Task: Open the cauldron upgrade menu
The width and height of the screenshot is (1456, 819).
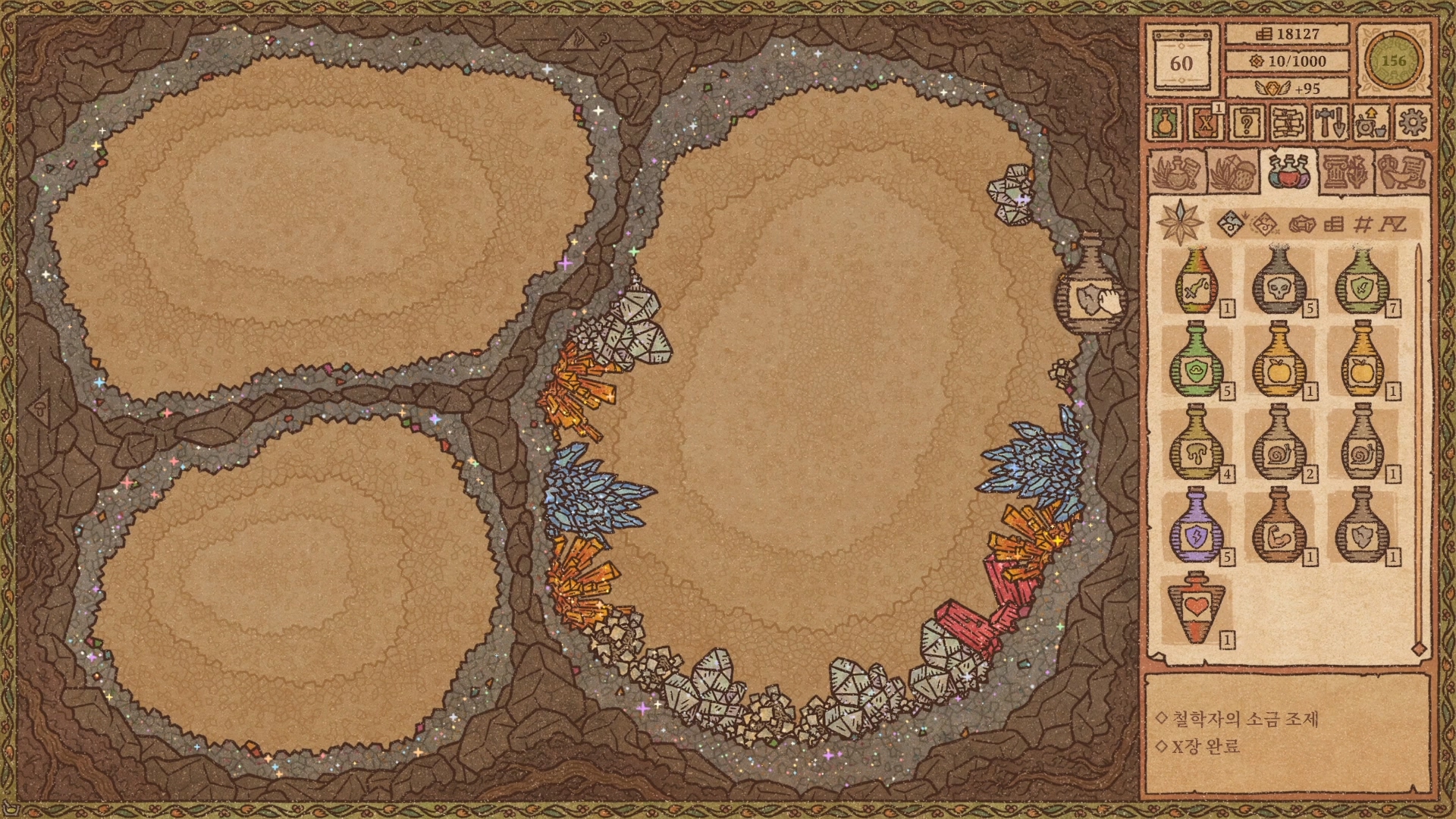Action: 1370,122
